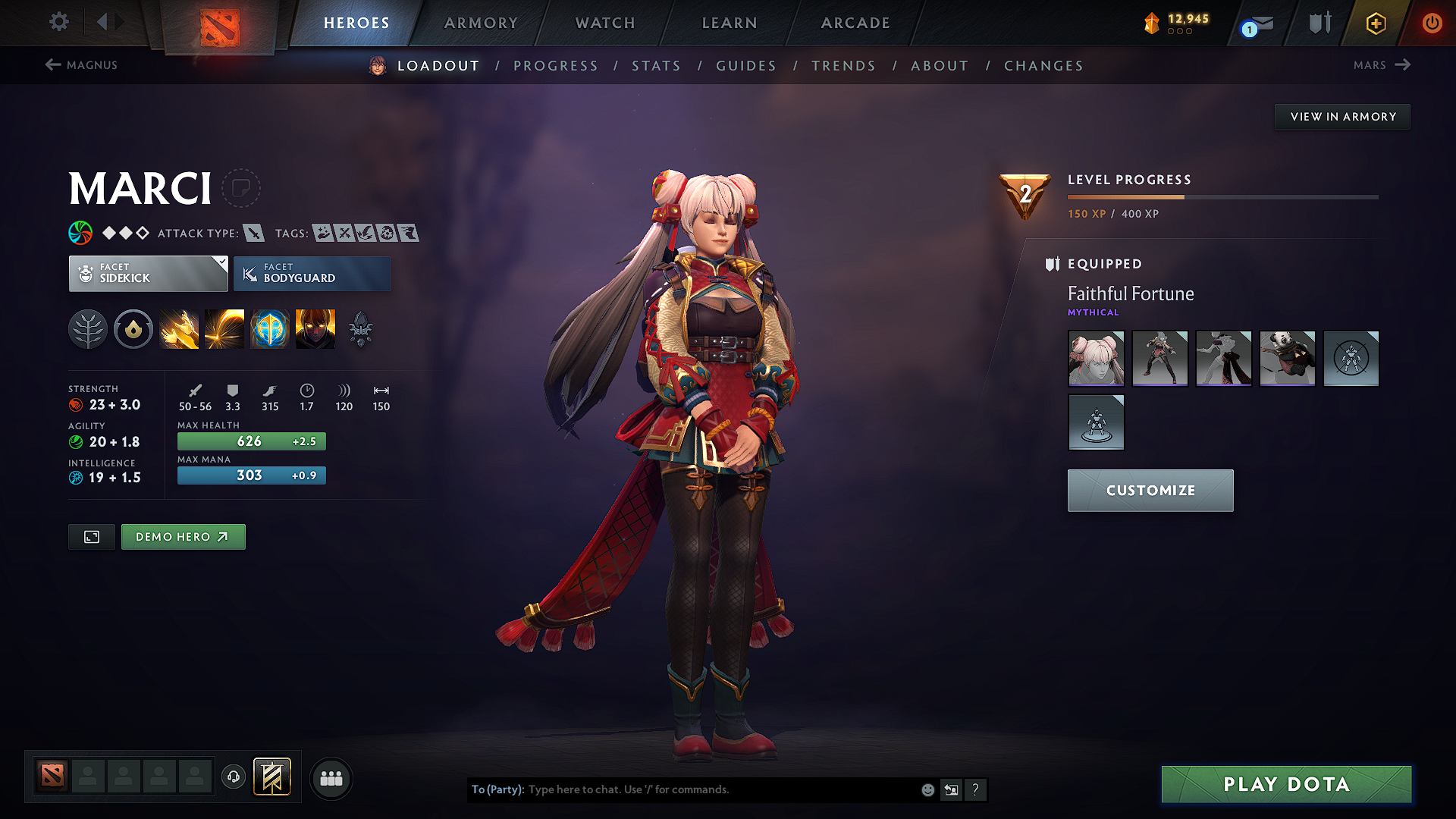Open the chat emoticon picker
This screenshot has height=819, width=1456.
tap(927, 789)
